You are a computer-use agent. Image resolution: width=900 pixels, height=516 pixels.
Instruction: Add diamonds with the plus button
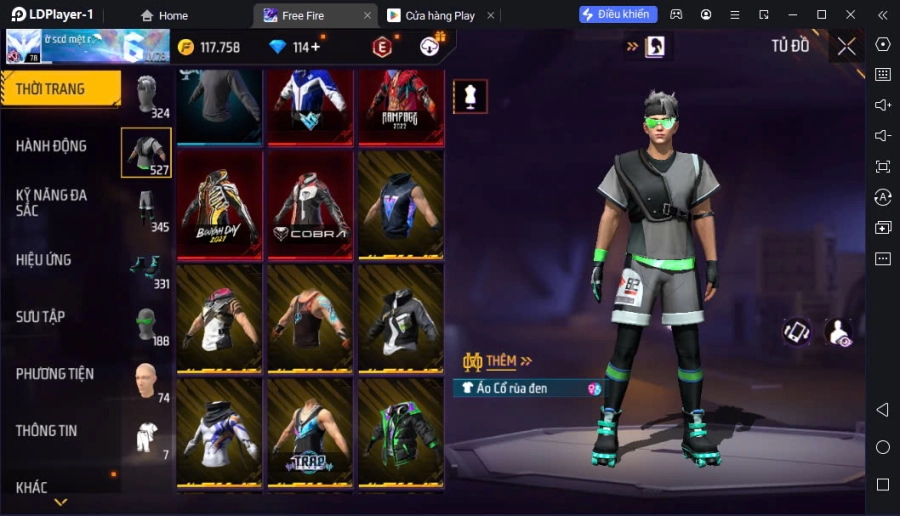pos(316,47)
